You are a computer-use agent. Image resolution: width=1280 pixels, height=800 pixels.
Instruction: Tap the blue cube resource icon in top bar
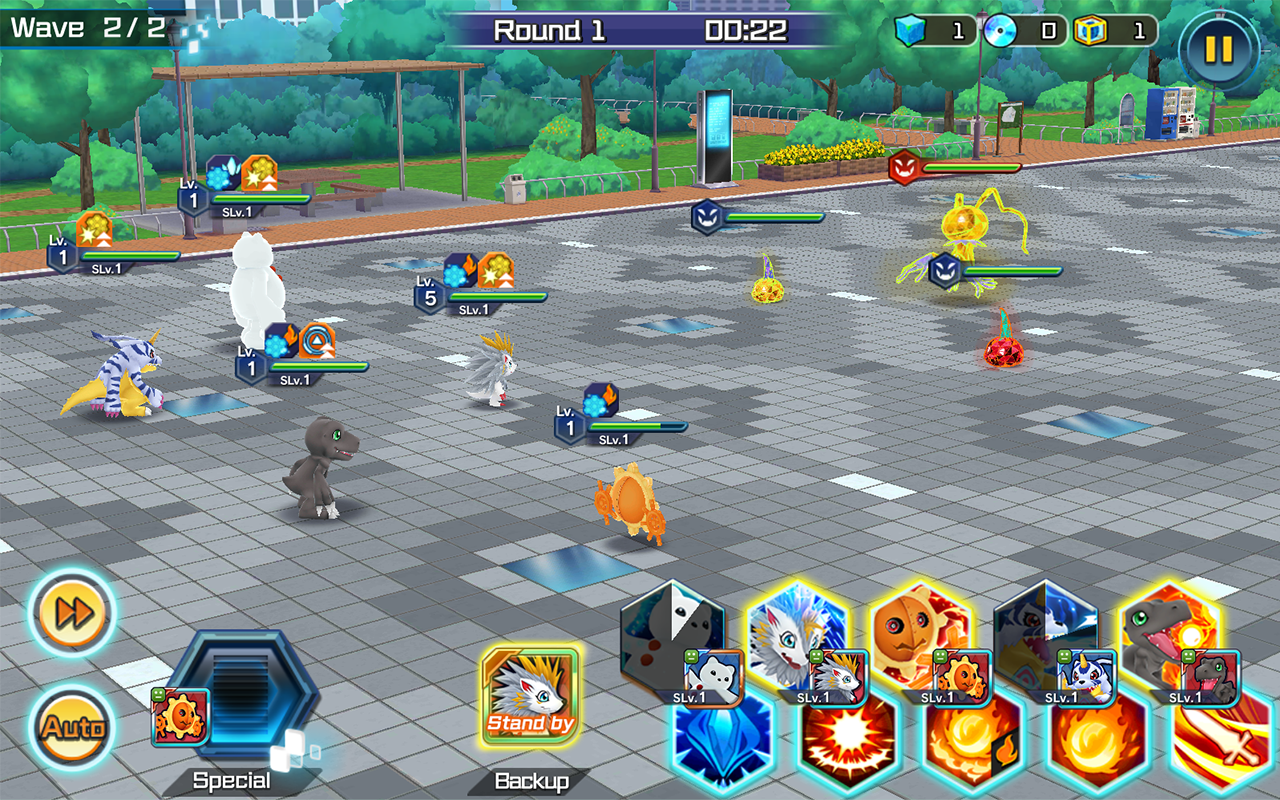[911, 30]
